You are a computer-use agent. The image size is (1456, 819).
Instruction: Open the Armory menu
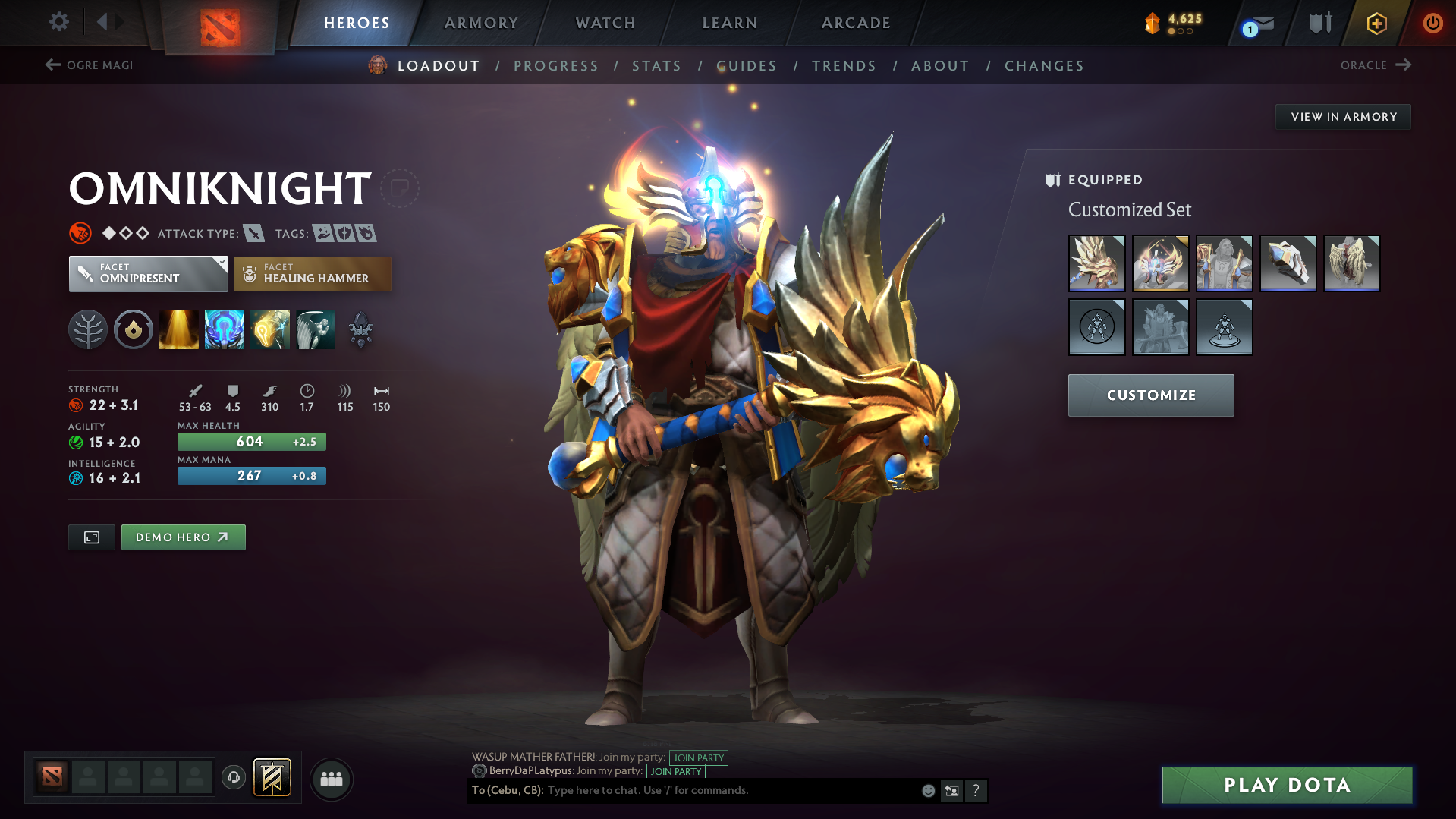pyautogui.click(x=481, y=23)
